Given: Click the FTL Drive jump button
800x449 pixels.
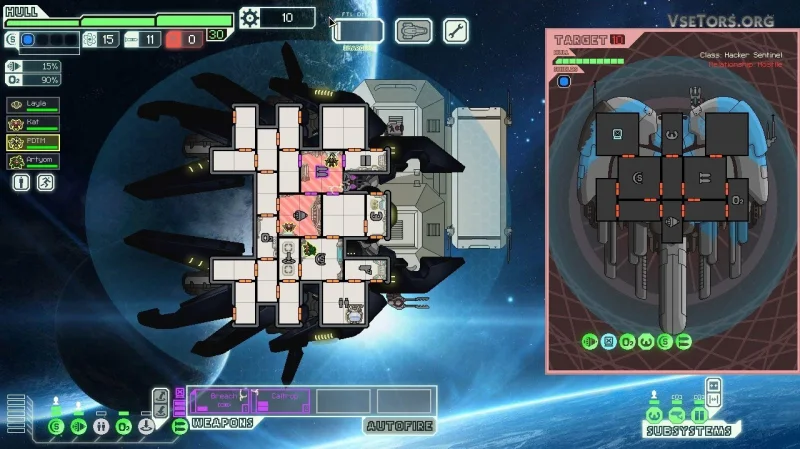Looking at the screenshot, I should pyautogui.click(x=358, y=31).
